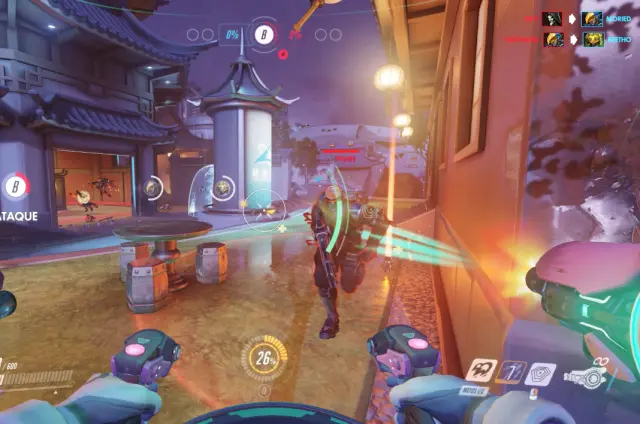Viewport: 640px width, 424px height.
Task: Click the hexagonal shield ability icon
Action: point(541,374)
